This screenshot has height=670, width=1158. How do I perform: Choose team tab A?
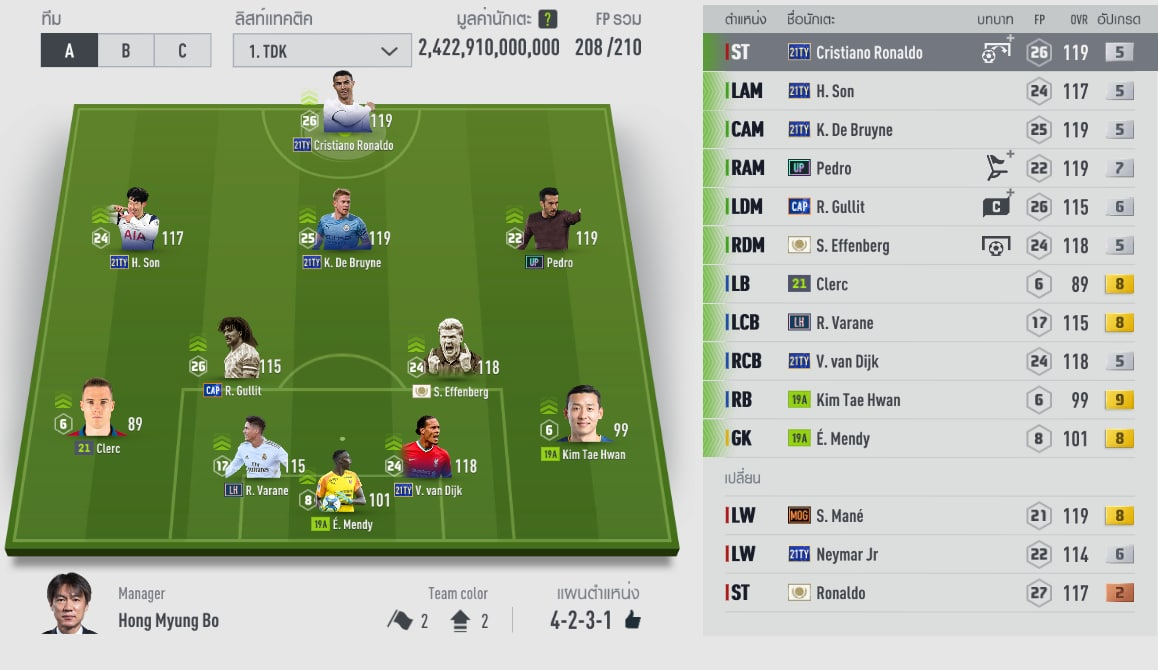coord(69,50)
